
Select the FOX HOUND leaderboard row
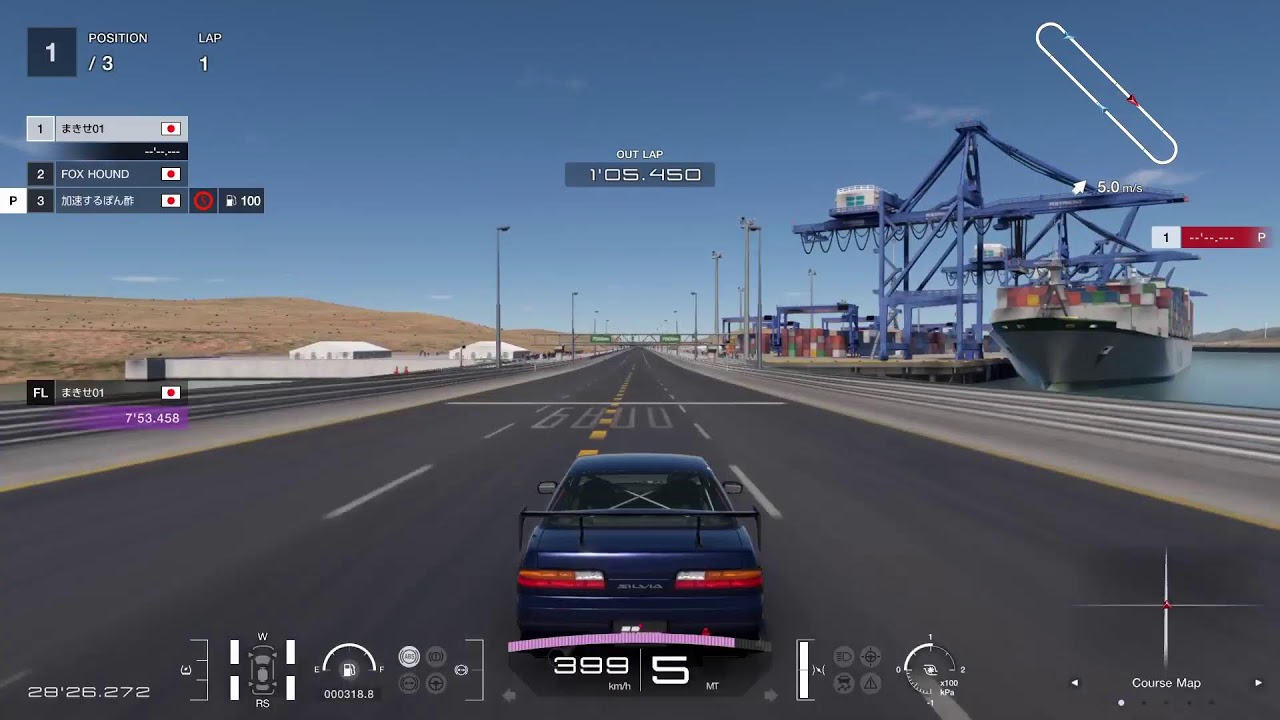(107, 174)
